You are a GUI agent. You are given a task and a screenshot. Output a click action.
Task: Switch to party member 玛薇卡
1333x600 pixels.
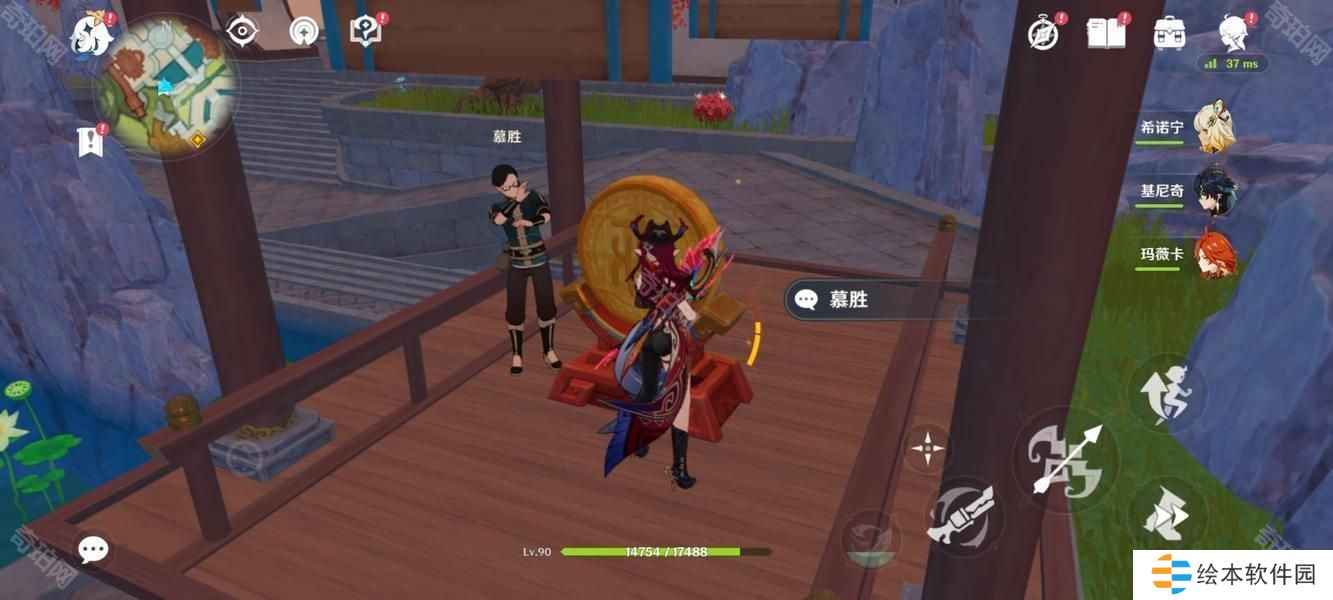1214,254
